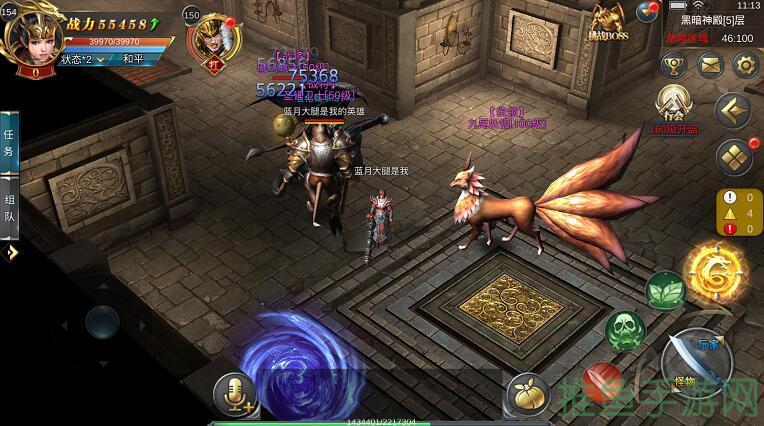The width and height of the screenshot is (764, 426).
Task: Open the mail envelope
Action: [x=710, y=66]
